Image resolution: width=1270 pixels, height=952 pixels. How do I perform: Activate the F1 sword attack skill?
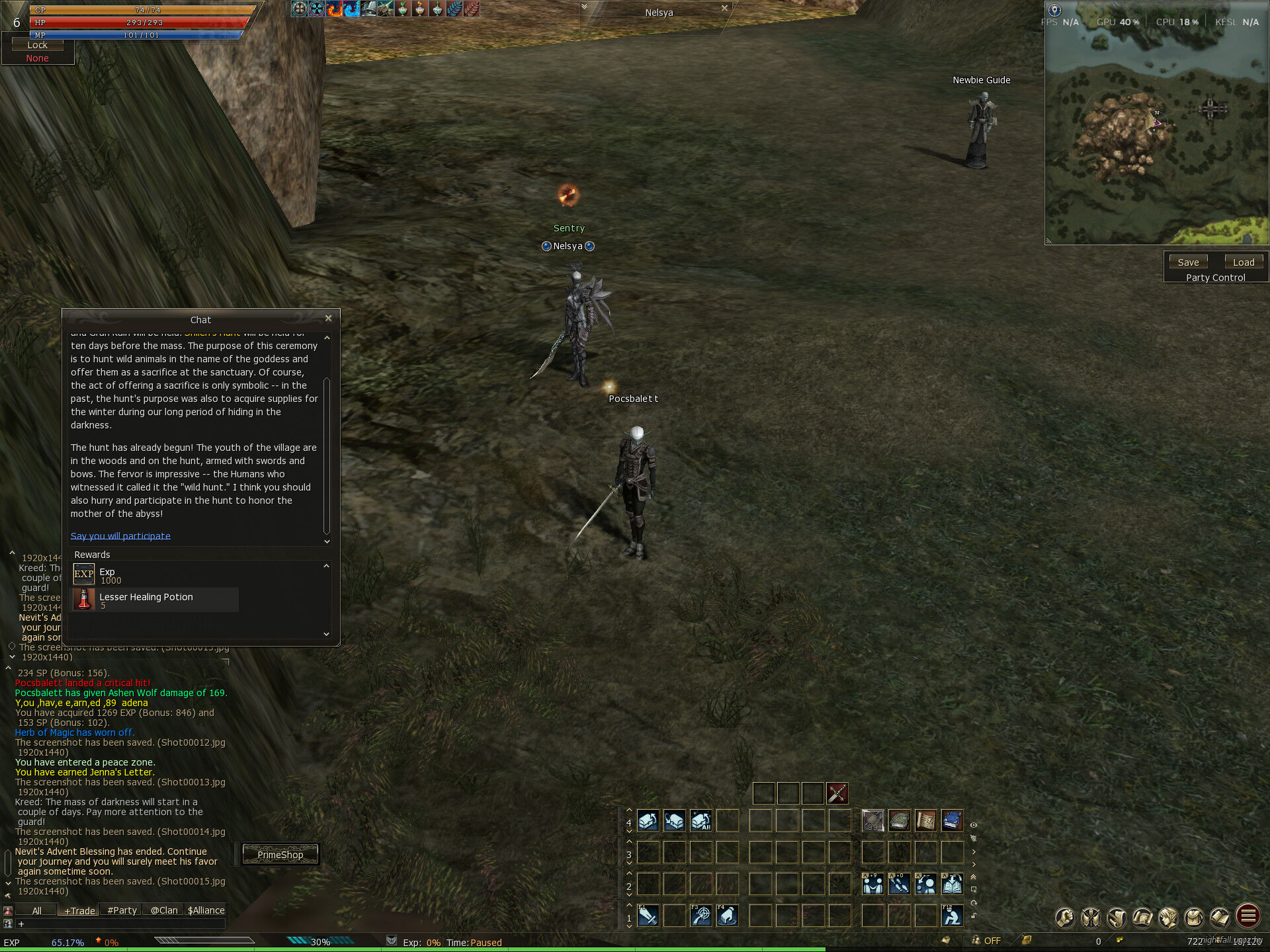click(648, 916)
